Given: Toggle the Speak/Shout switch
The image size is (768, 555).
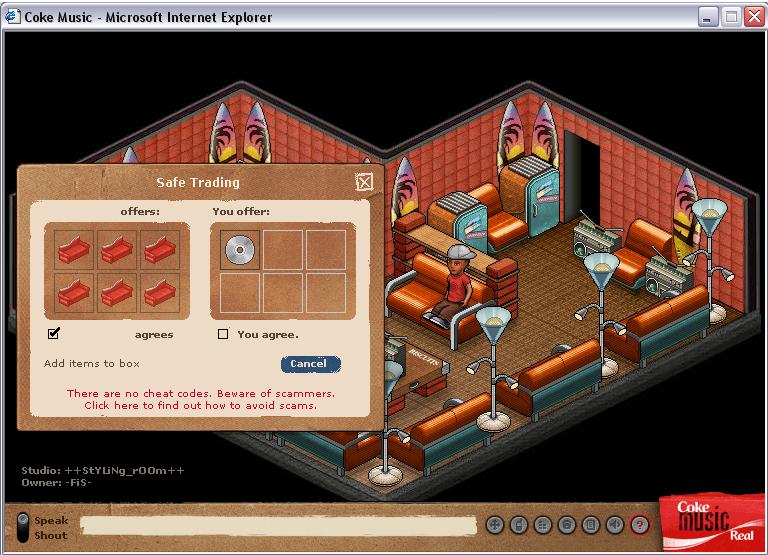Looking at the screenshot, I should (x=23, y=527).
